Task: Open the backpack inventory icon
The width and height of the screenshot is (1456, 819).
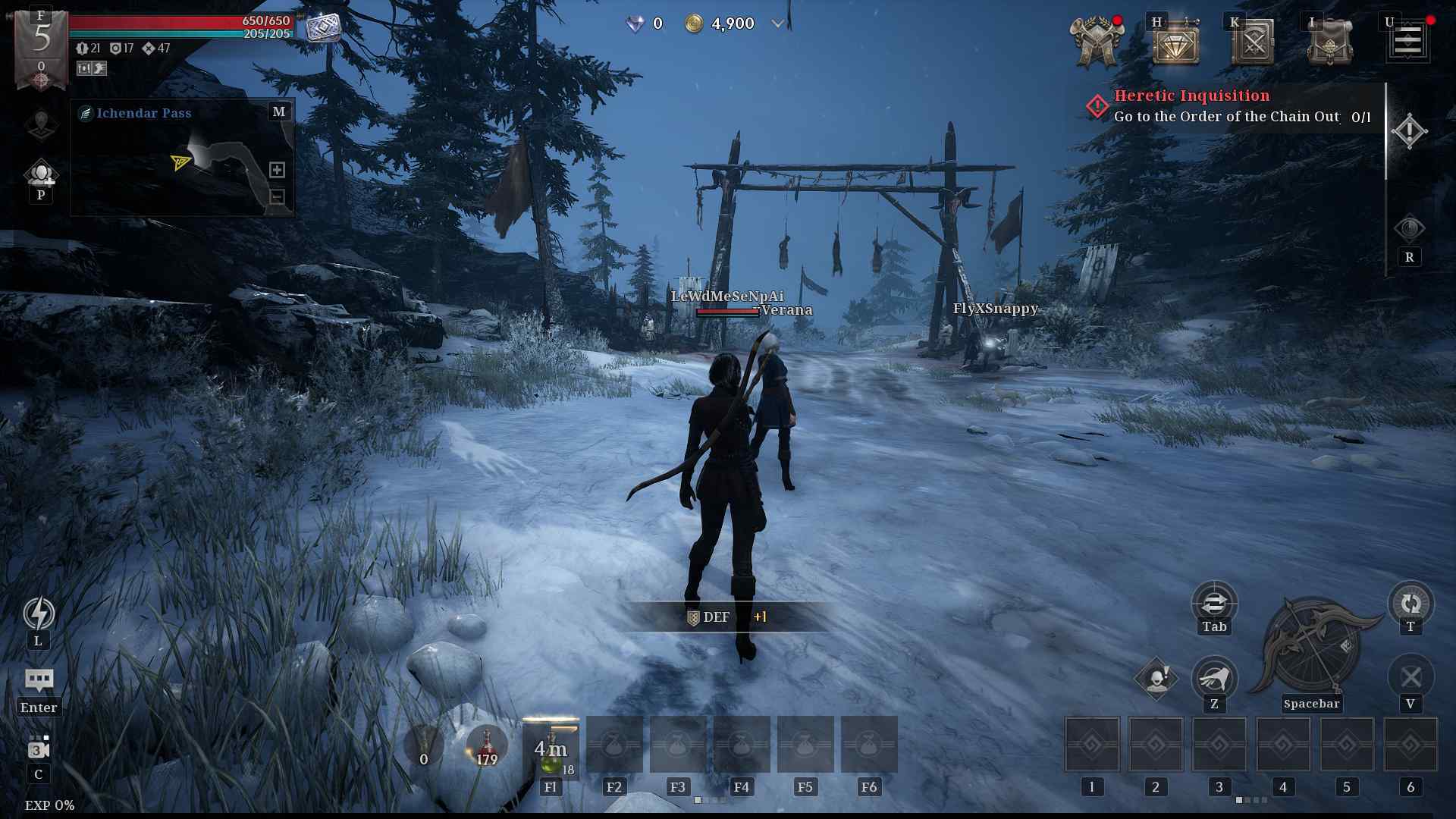Action: [1329, 44]
